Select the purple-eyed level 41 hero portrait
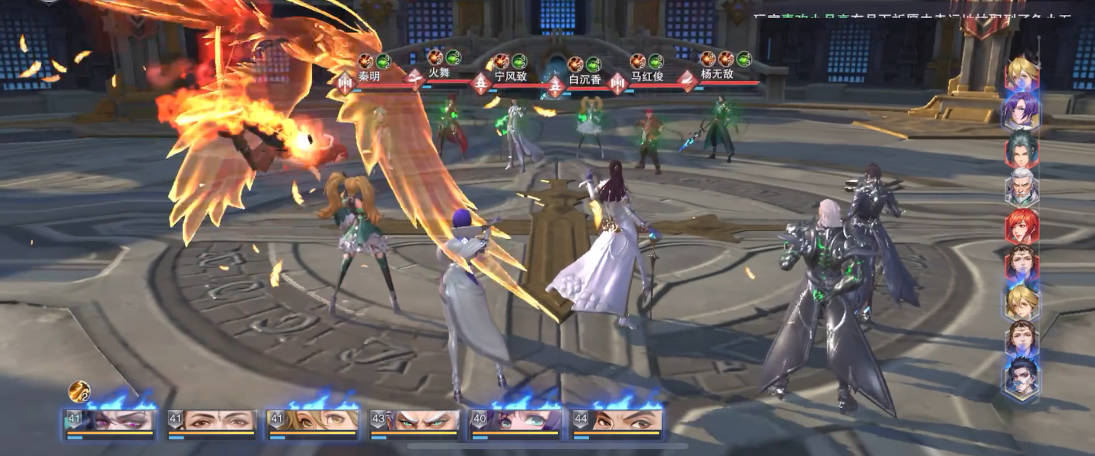This screenshot has width=1095, height=456. (112, 422)
